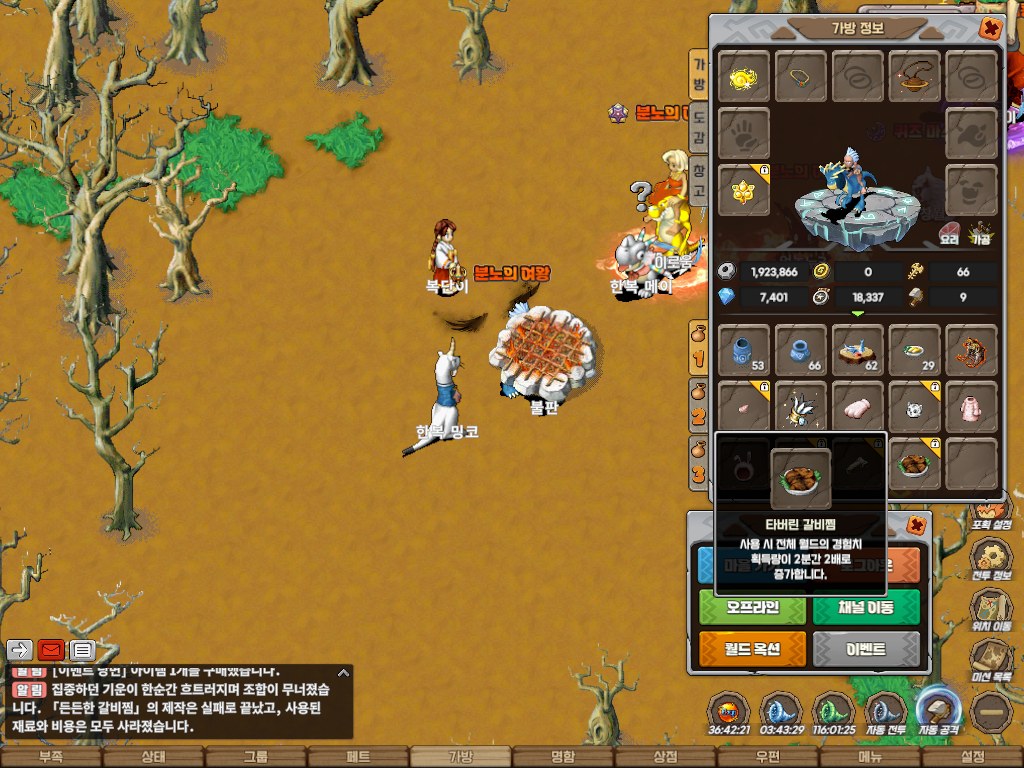This screenshot has width=1024, height=768.
Task: Select the fried egg dish slot
Action: [915, 349]
